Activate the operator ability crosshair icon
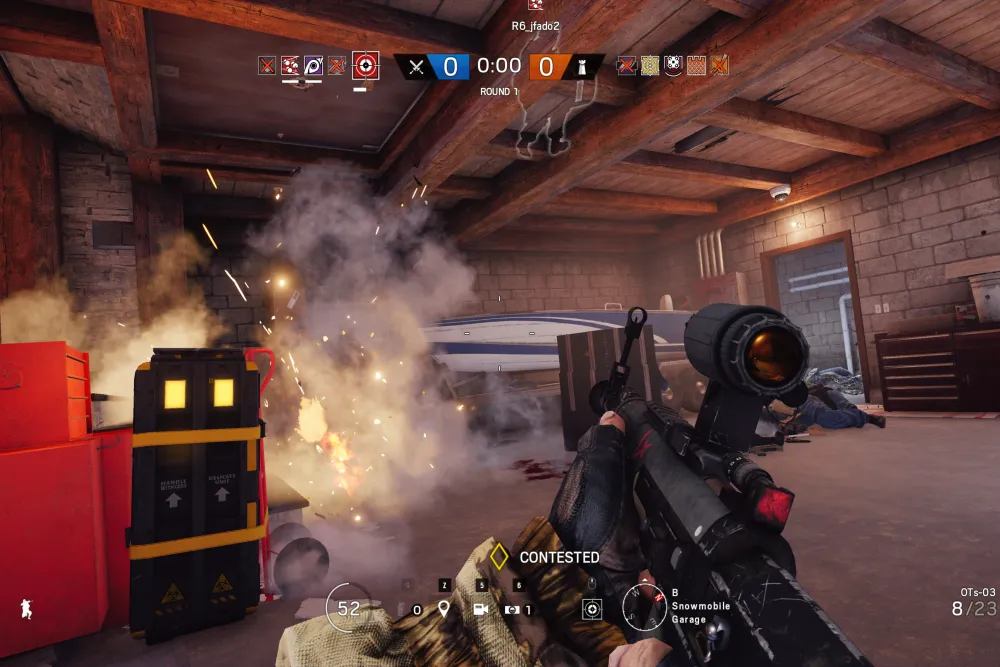Screen dimensions: 1000x667 592,608
